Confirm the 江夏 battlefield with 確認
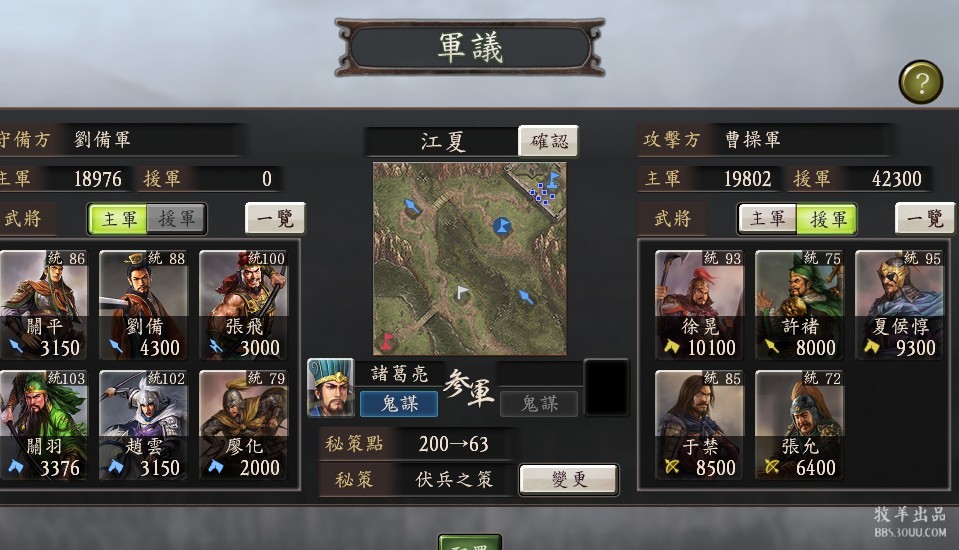Viewport: 959px width, 550px height. pyautogui.click(x=548, y=141)
